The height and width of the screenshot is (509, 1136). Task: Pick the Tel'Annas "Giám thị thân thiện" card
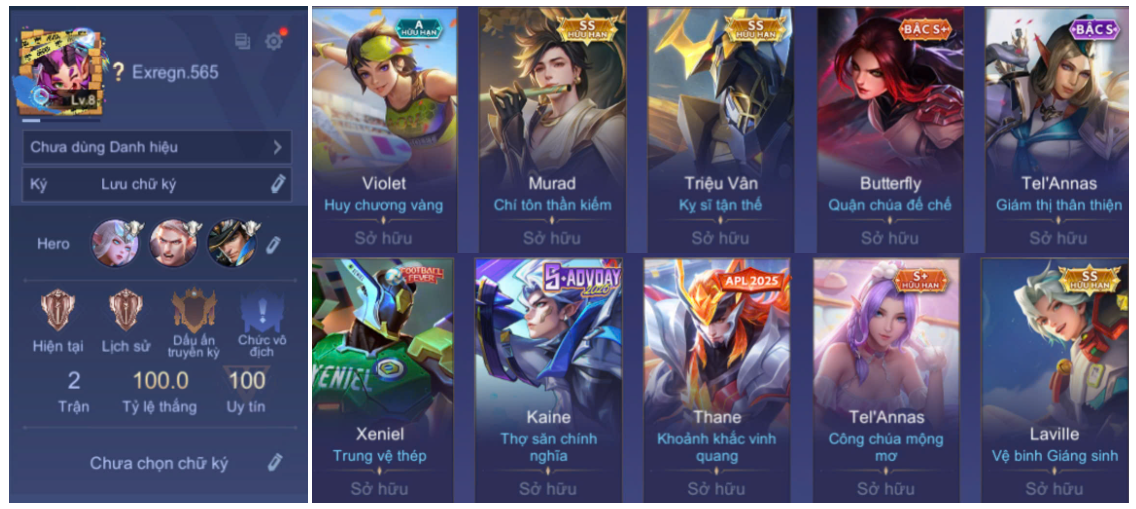[1060, 128]
